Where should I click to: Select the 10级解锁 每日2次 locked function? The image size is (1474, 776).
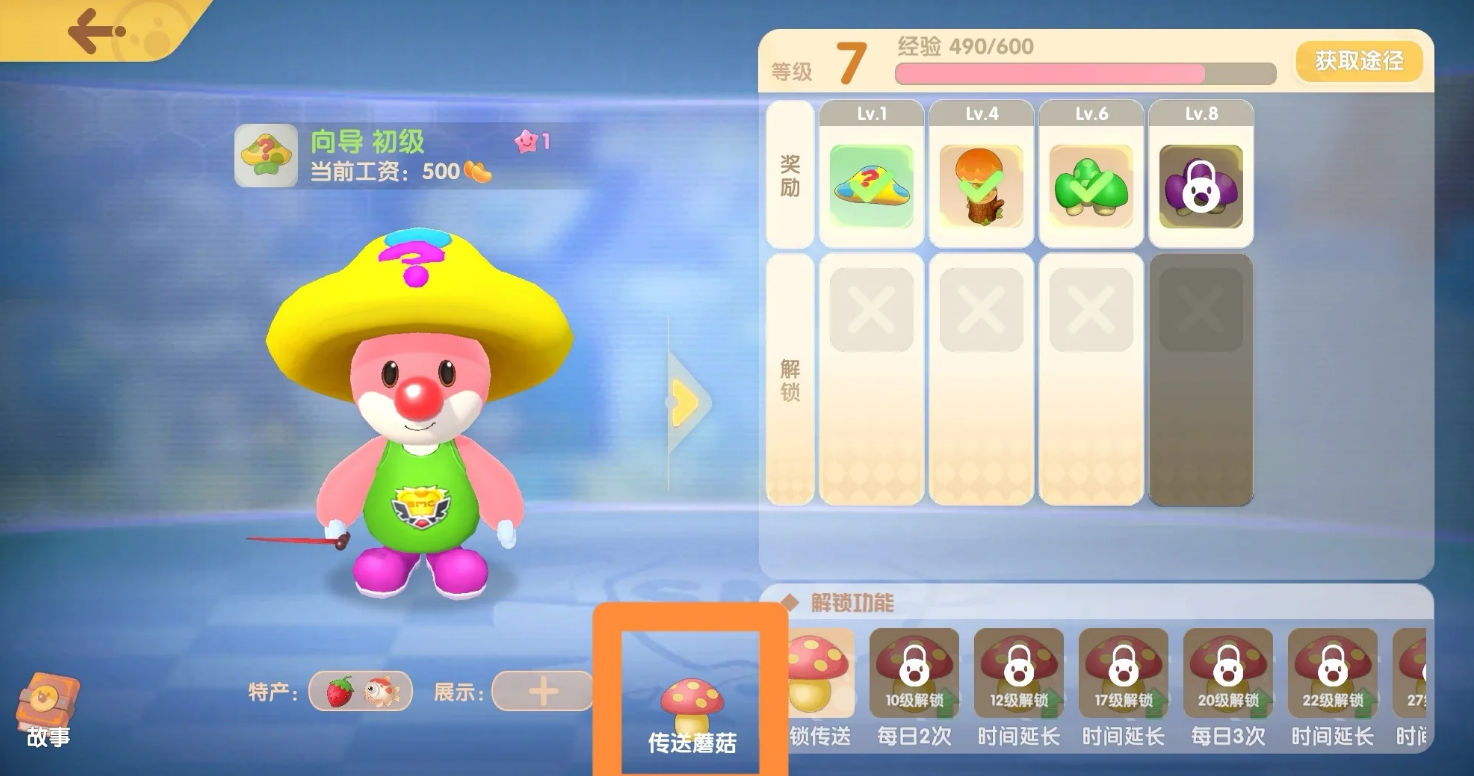(913, 670)
